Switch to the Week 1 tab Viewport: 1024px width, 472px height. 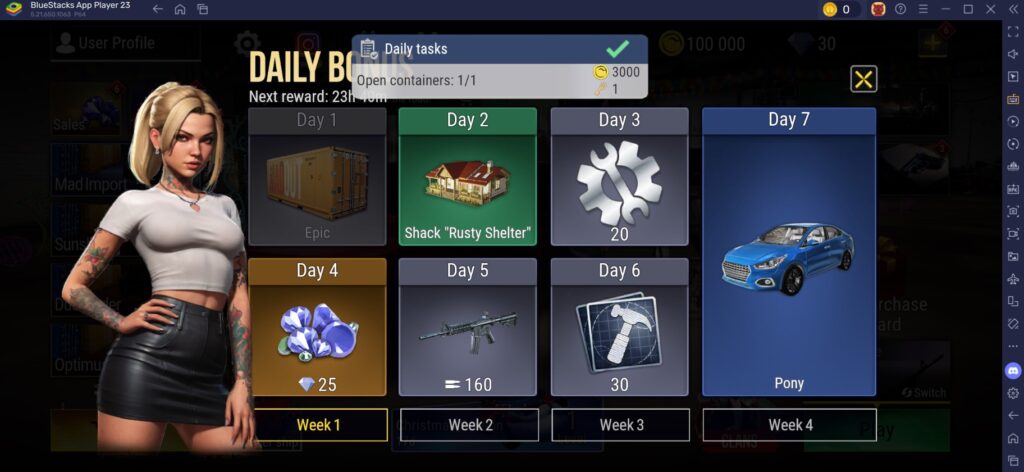318,425
